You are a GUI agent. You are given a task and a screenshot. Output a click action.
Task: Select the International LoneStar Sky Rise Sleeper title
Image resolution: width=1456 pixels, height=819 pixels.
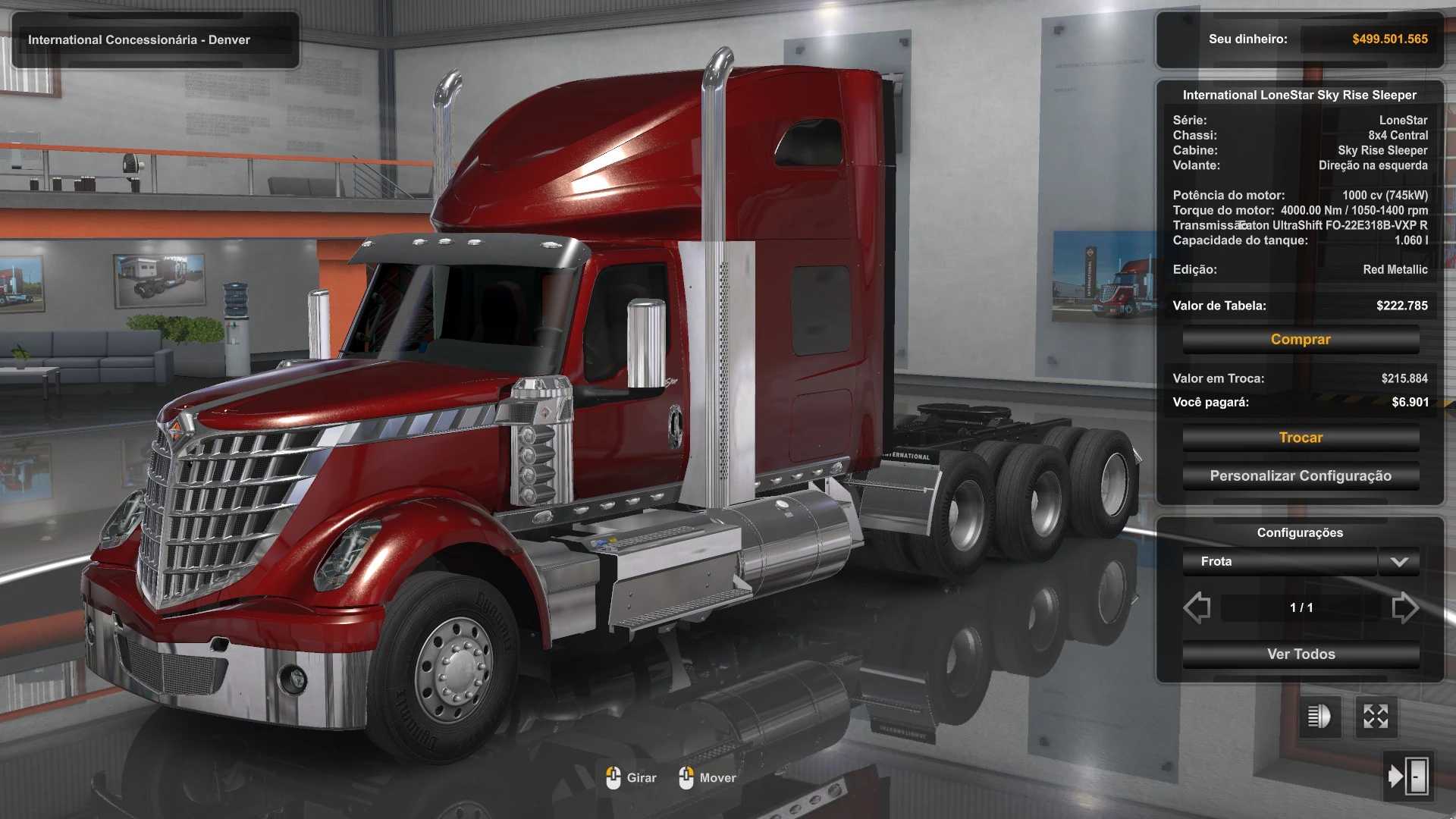1300,94
